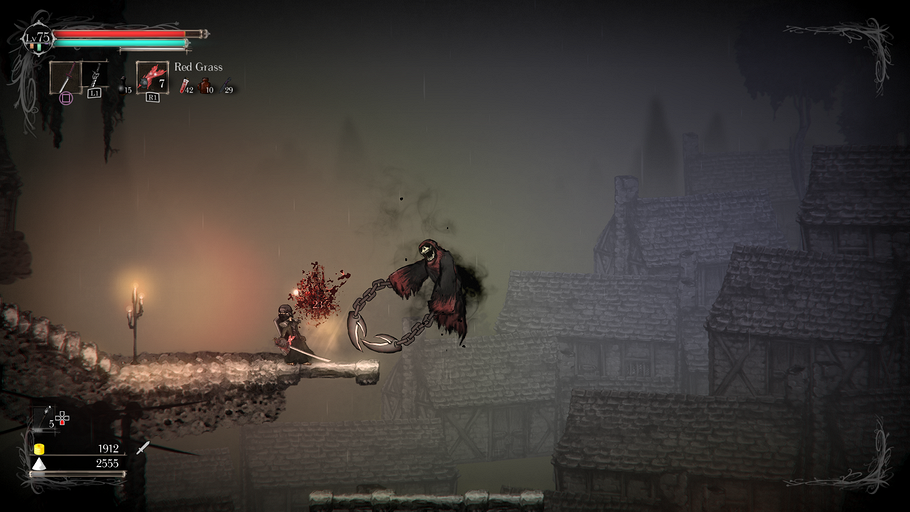Image resolution: width=910 pixels, height=512 pixels.
Task: Choose the brown pouch item icon
Action: click(204, 87)
